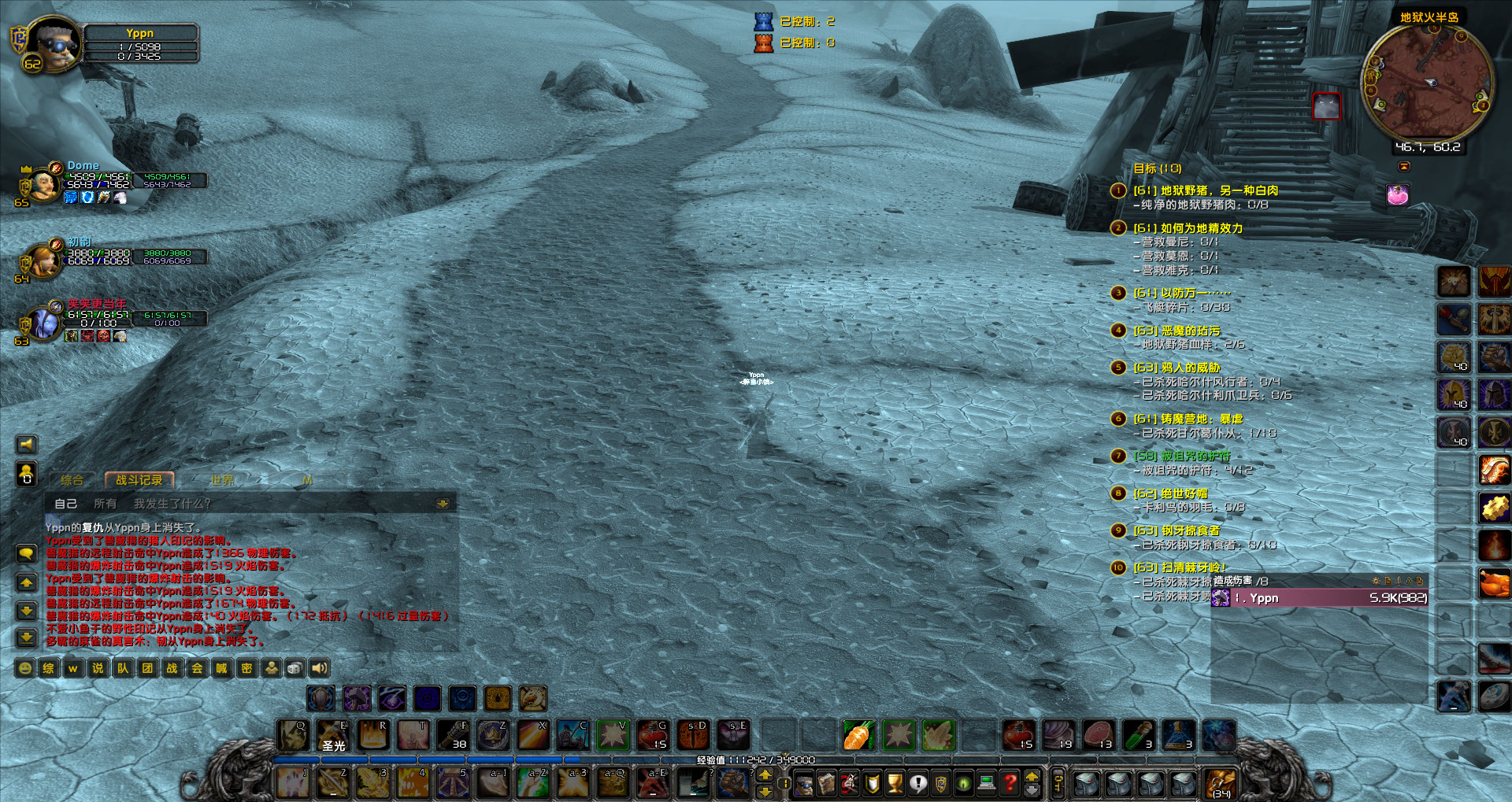Open the talents icon with crossed swords
The height and width of the screenshot is (802, 1512).
[849, 783]
